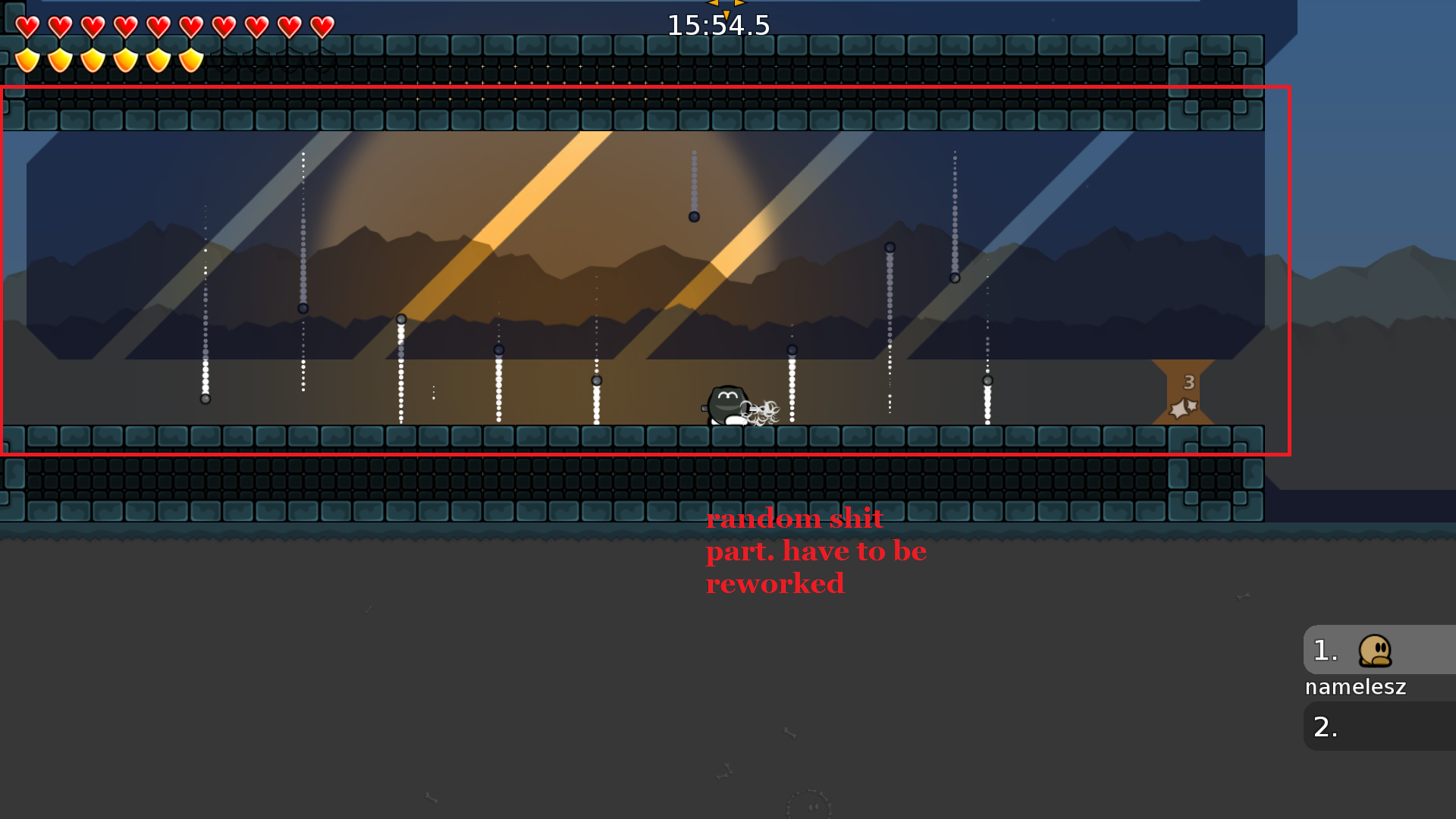Click the spiked ball hanging near the checkpoint
Viewport: 1456px width, 819px height.
pyautogui.click(x=987, y=379)
